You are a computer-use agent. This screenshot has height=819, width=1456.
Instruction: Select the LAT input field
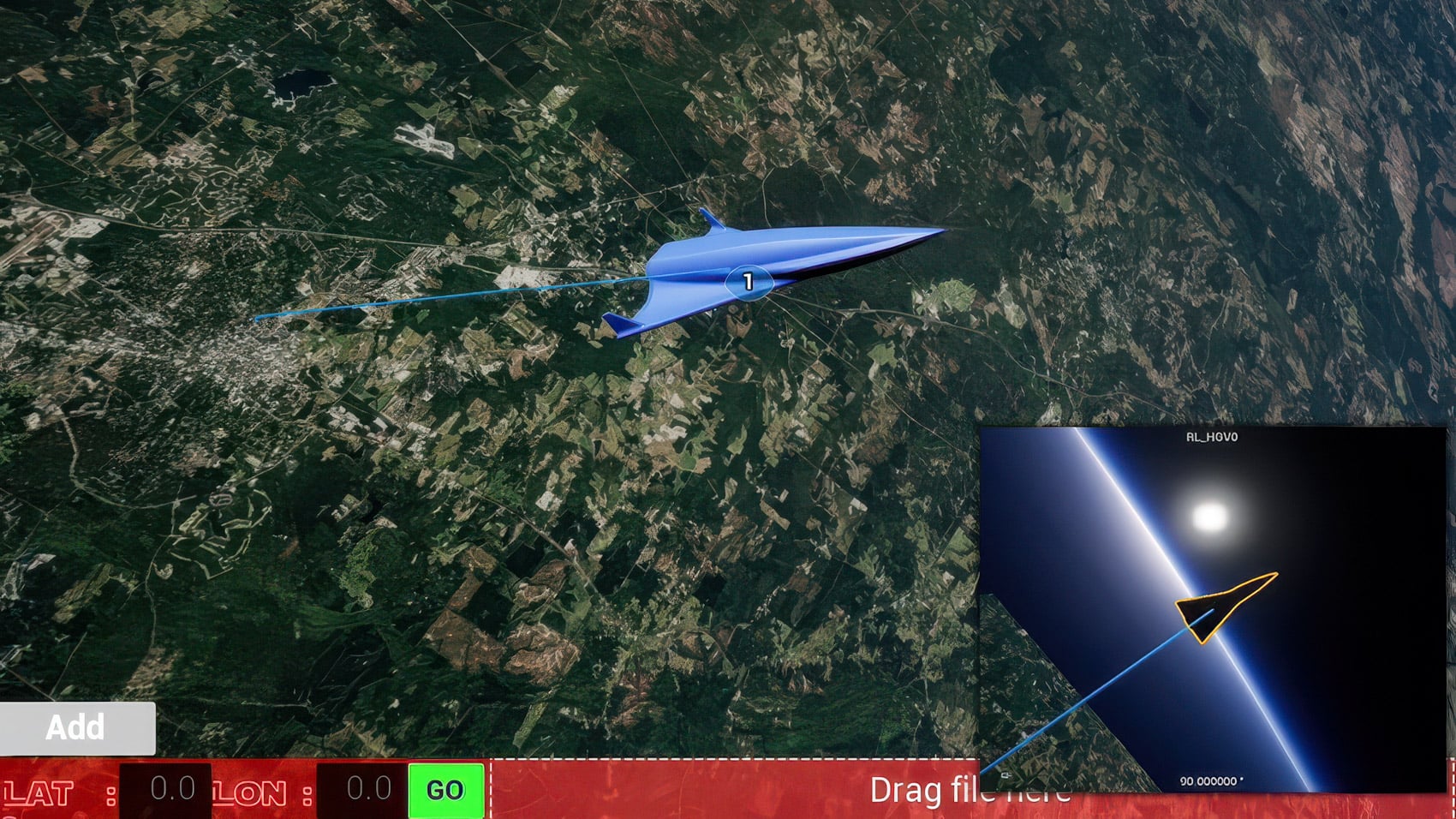point(165,790)
